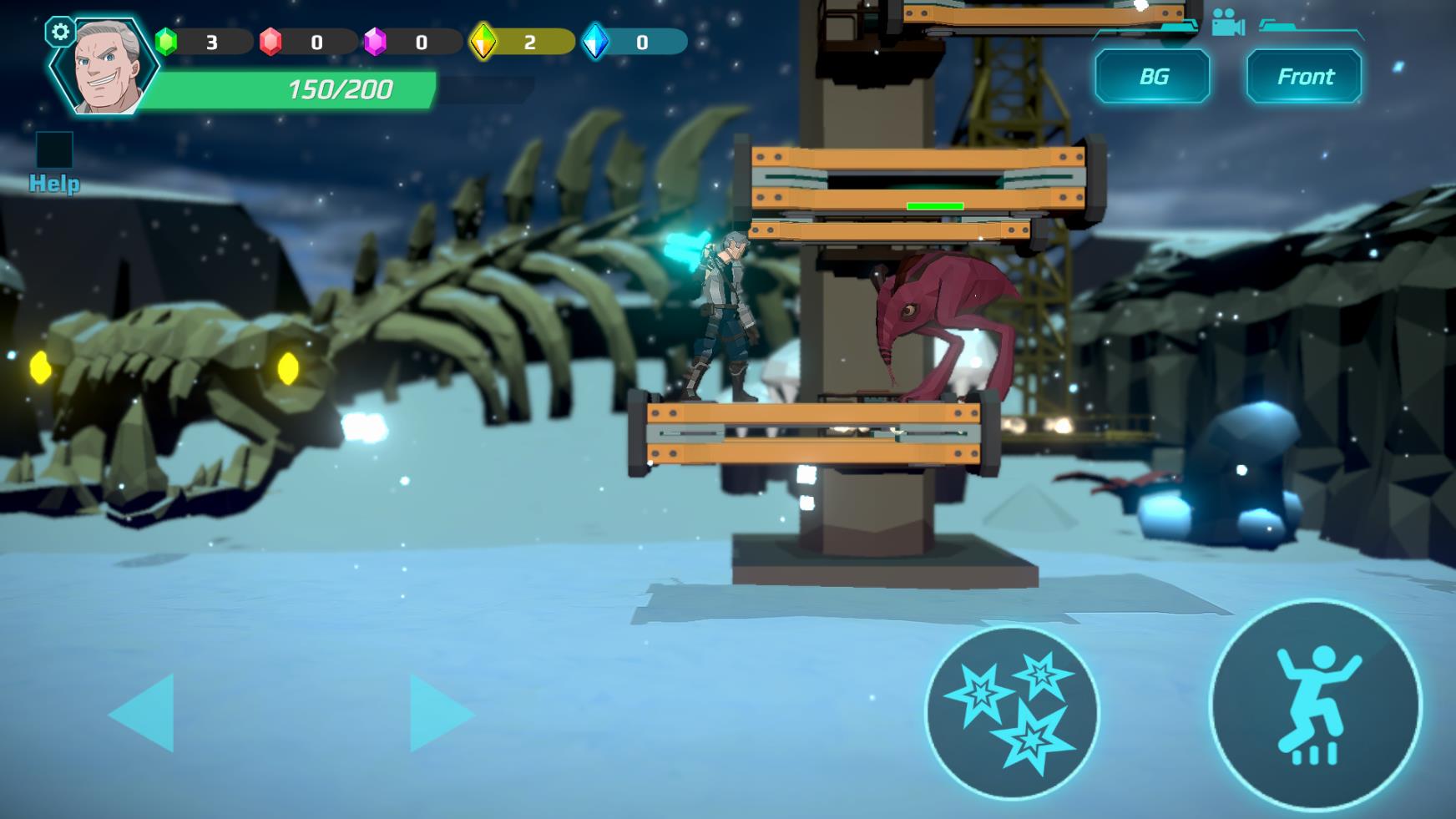This screenshot has height=819, width=1456.
Task: Open settings via the gear icon
Action: 60,33
